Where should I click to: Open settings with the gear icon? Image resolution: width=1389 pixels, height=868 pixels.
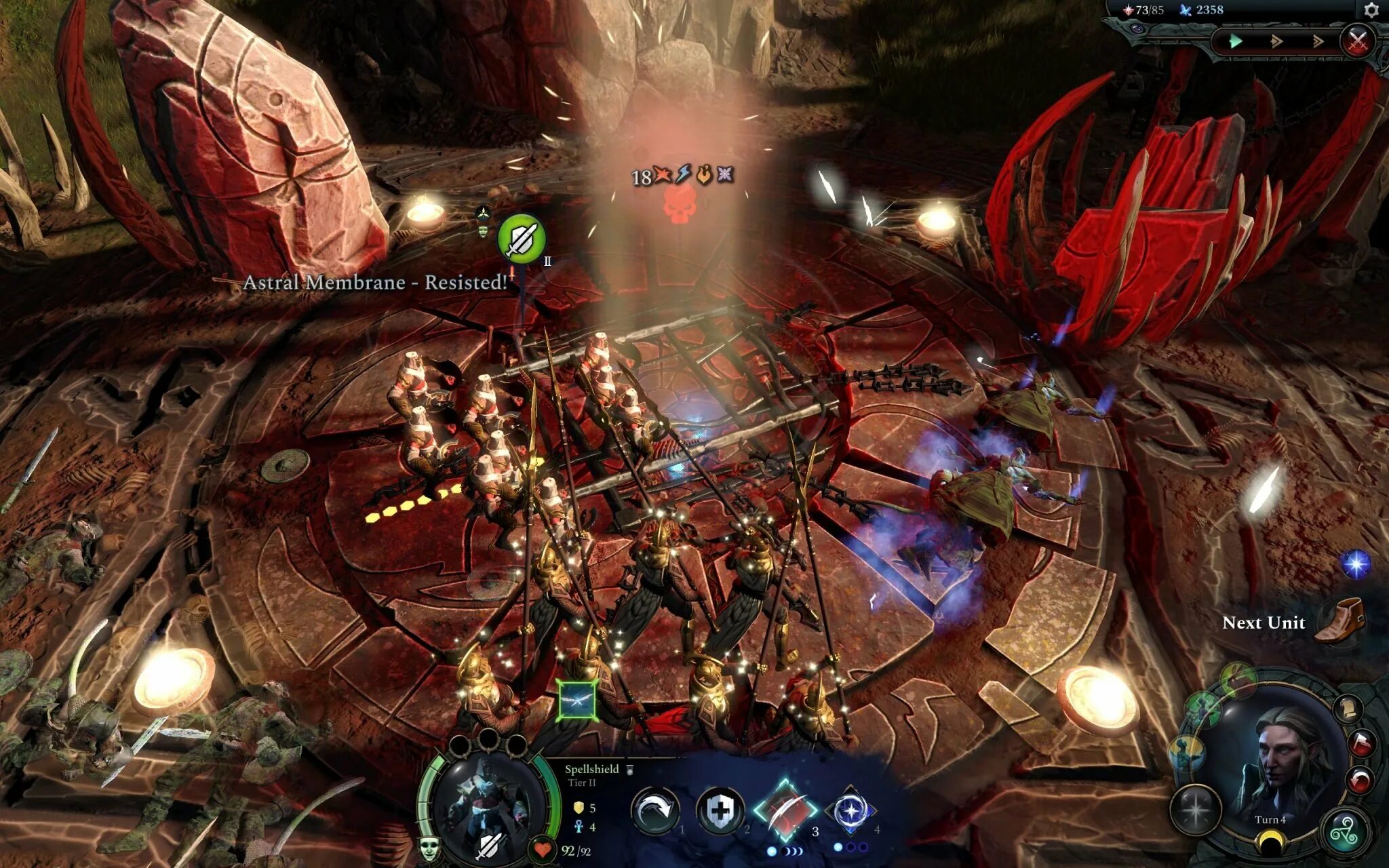coord(1371,10)
